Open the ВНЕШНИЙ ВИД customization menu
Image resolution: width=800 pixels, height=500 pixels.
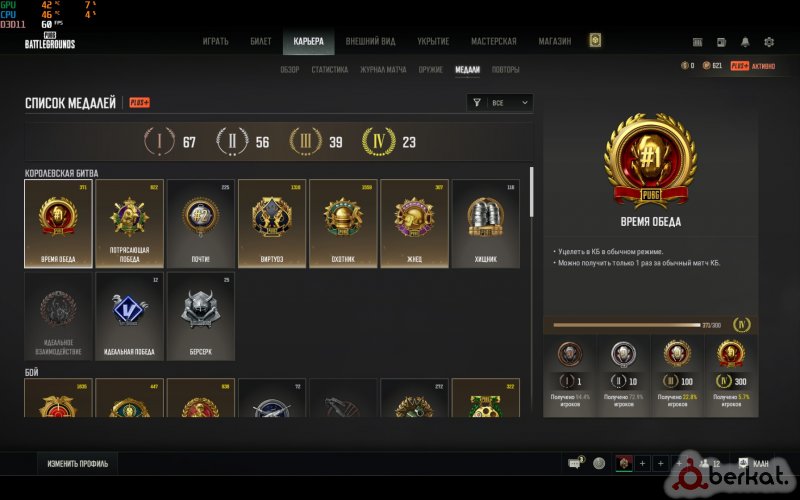click(369, 41)
